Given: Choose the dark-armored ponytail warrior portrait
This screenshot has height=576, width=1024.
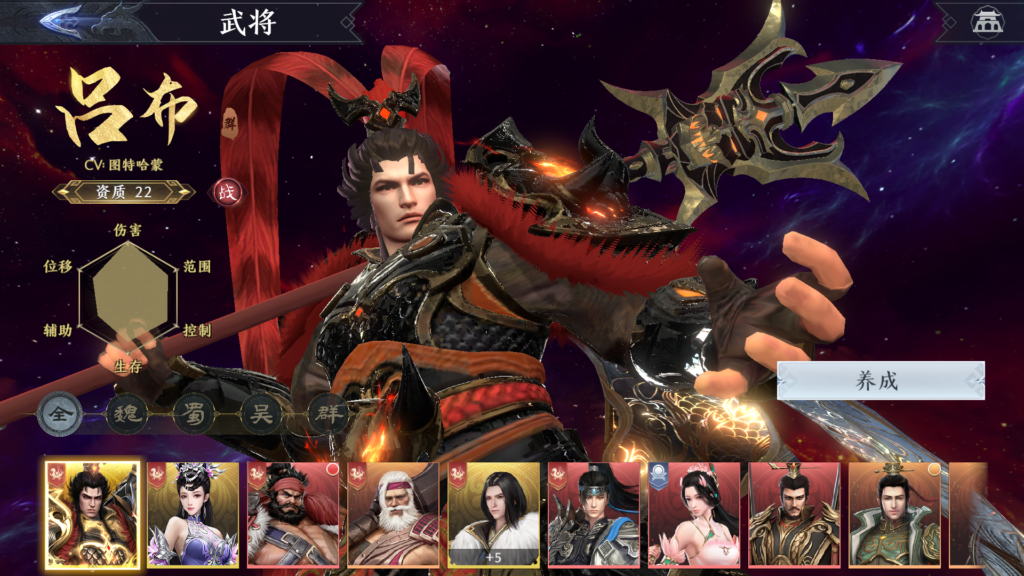Looking at the screenshot, I should tap(594, 514).
